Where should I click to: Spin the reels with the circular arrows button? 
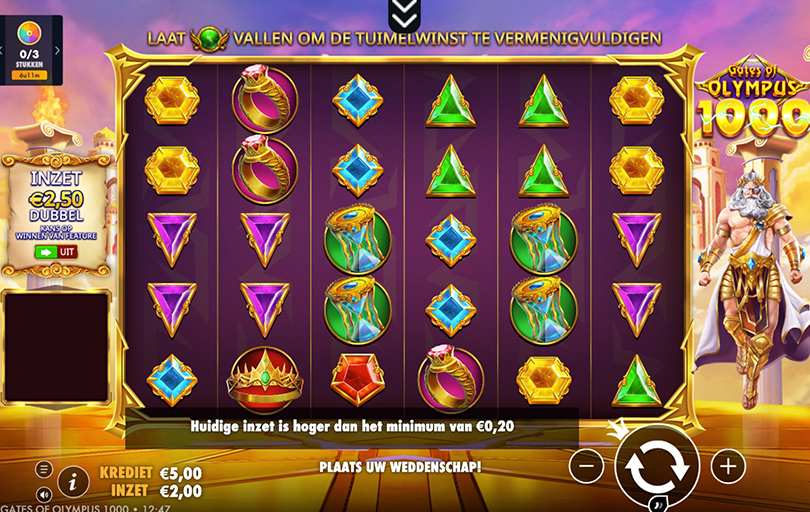[657, 466]
